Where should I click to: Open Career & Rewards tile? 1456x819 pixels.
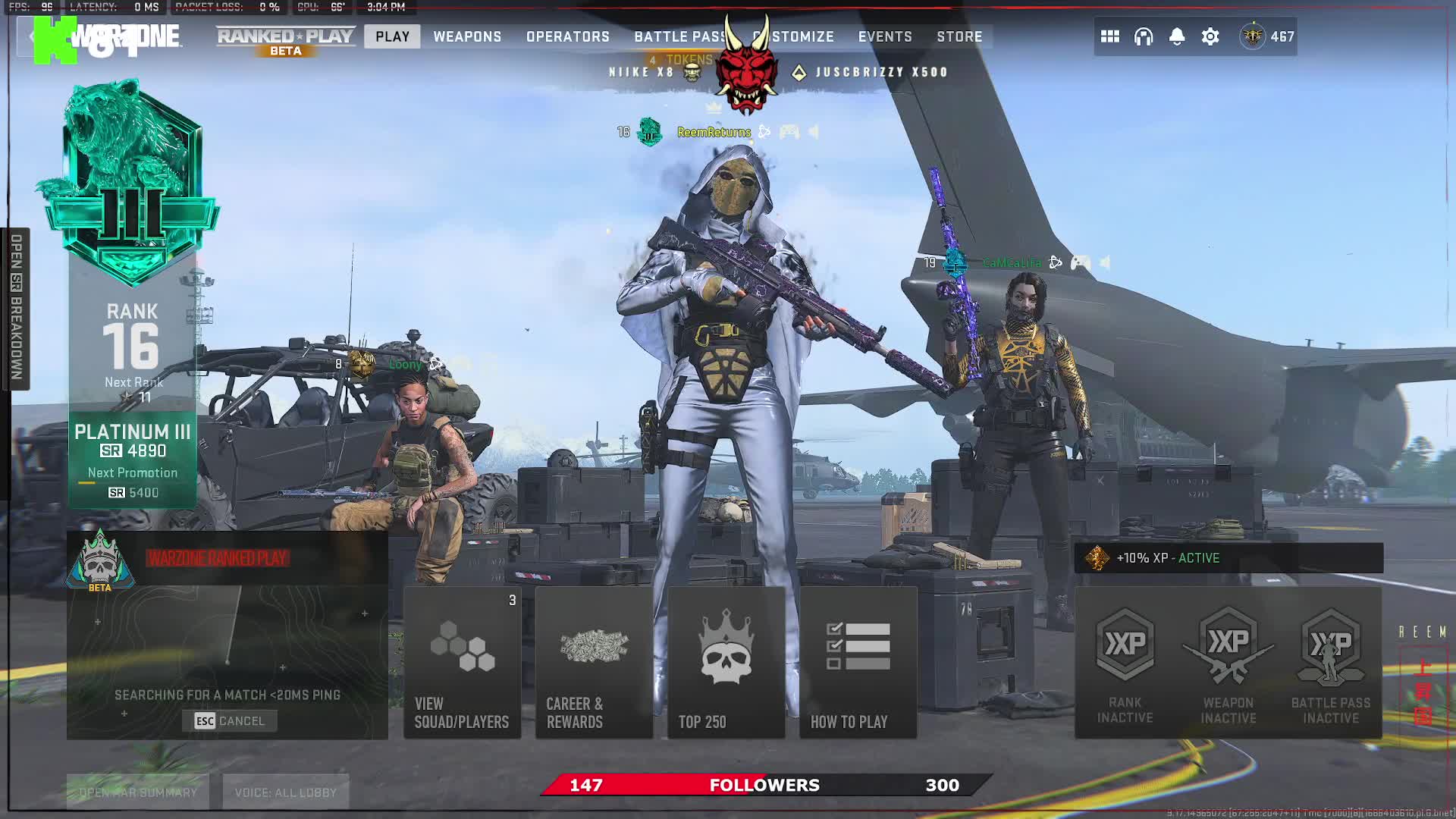click(594, 663)
